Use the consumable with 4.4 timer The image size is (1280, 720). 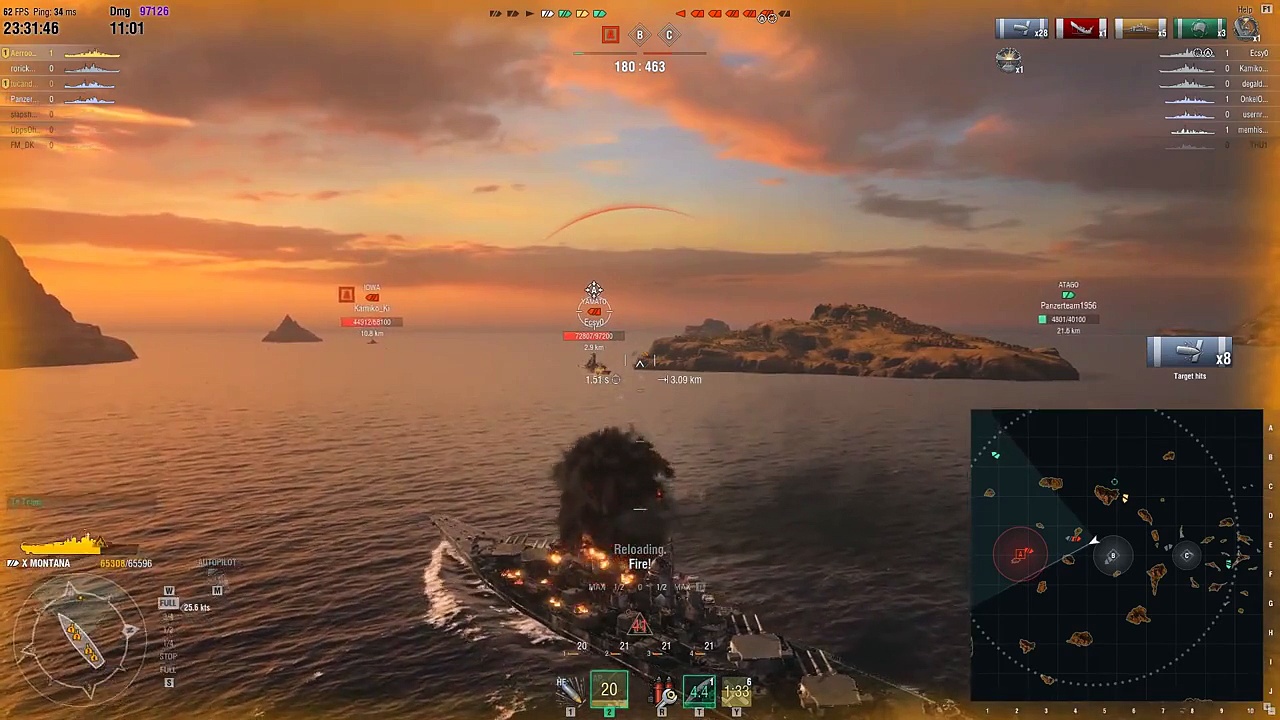[699, 690]
